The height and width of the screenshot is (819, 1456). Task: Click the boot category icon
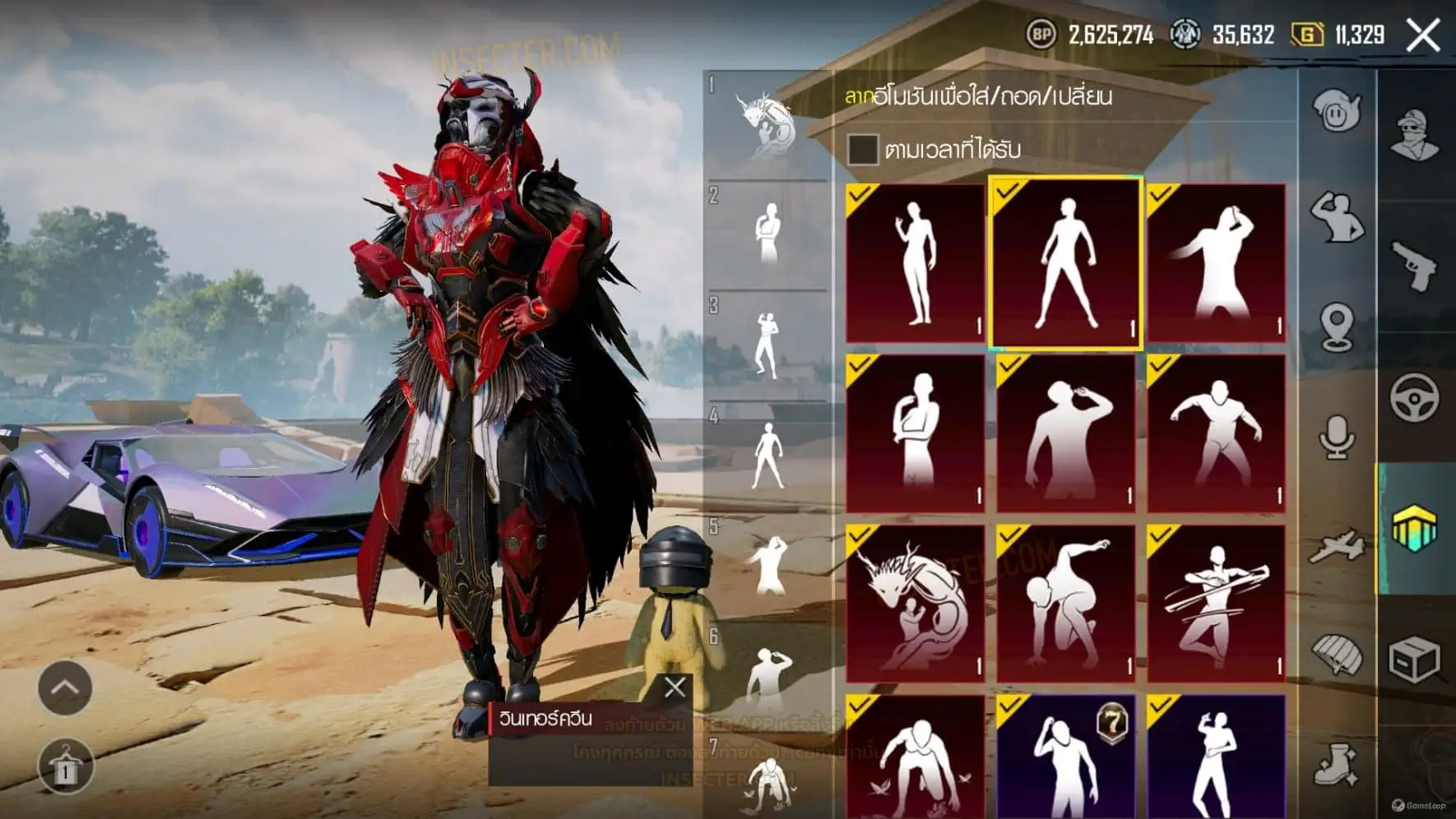click(x=1337, y=766)
